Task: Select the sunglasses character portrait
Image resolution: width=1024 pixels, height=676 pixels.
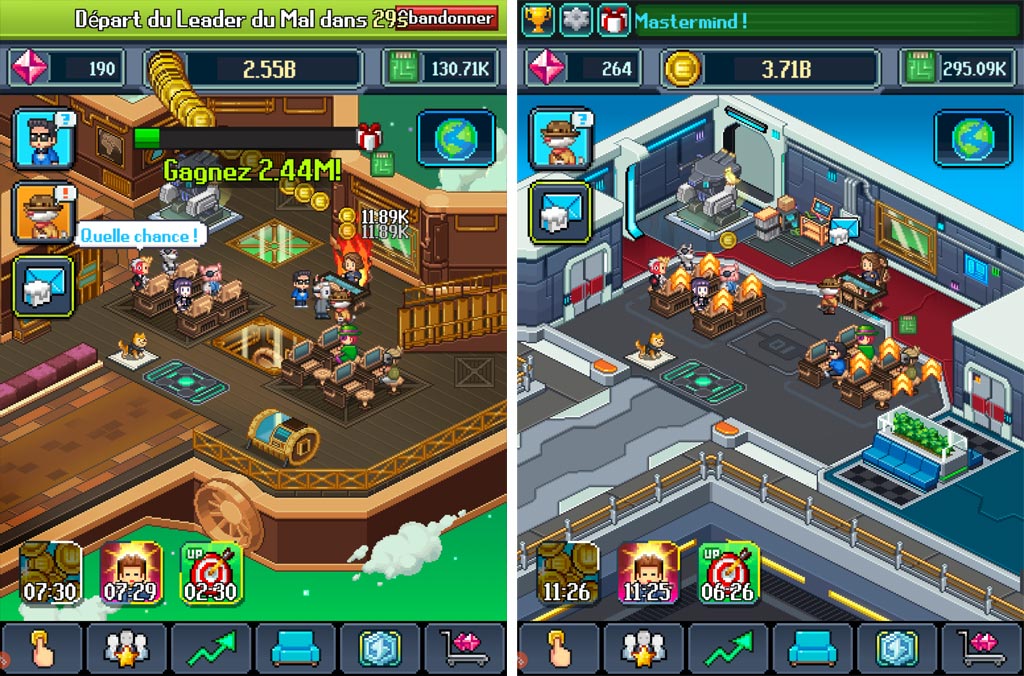Action: tap(43, 139)
